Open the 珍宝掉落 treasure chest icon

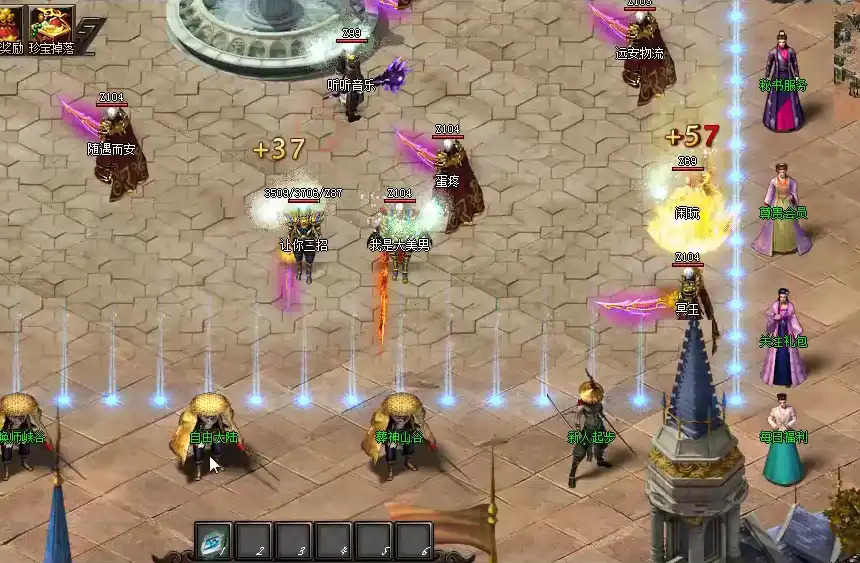(x=51, y=24)
